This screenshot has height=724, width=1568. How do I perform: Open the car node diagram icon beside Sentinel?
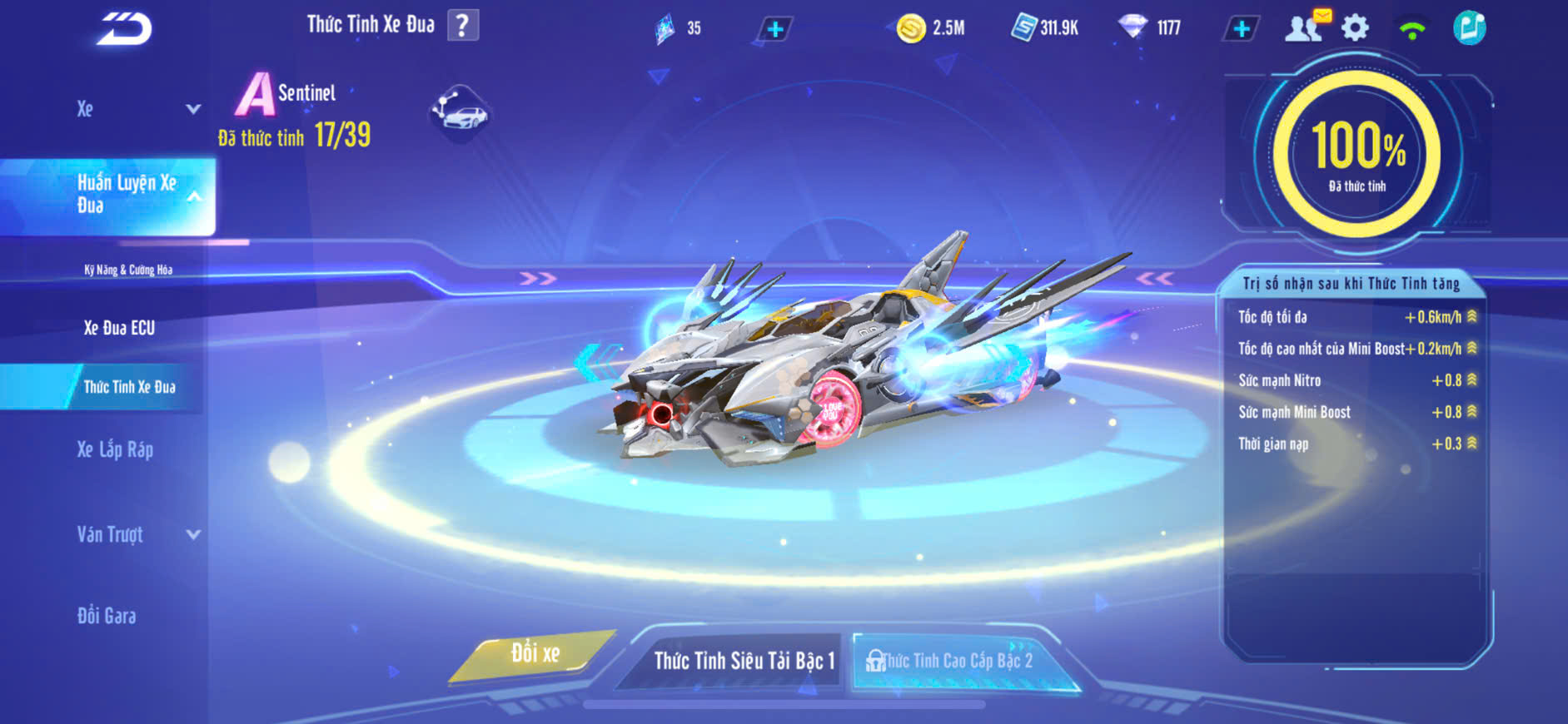click(460, 113)
